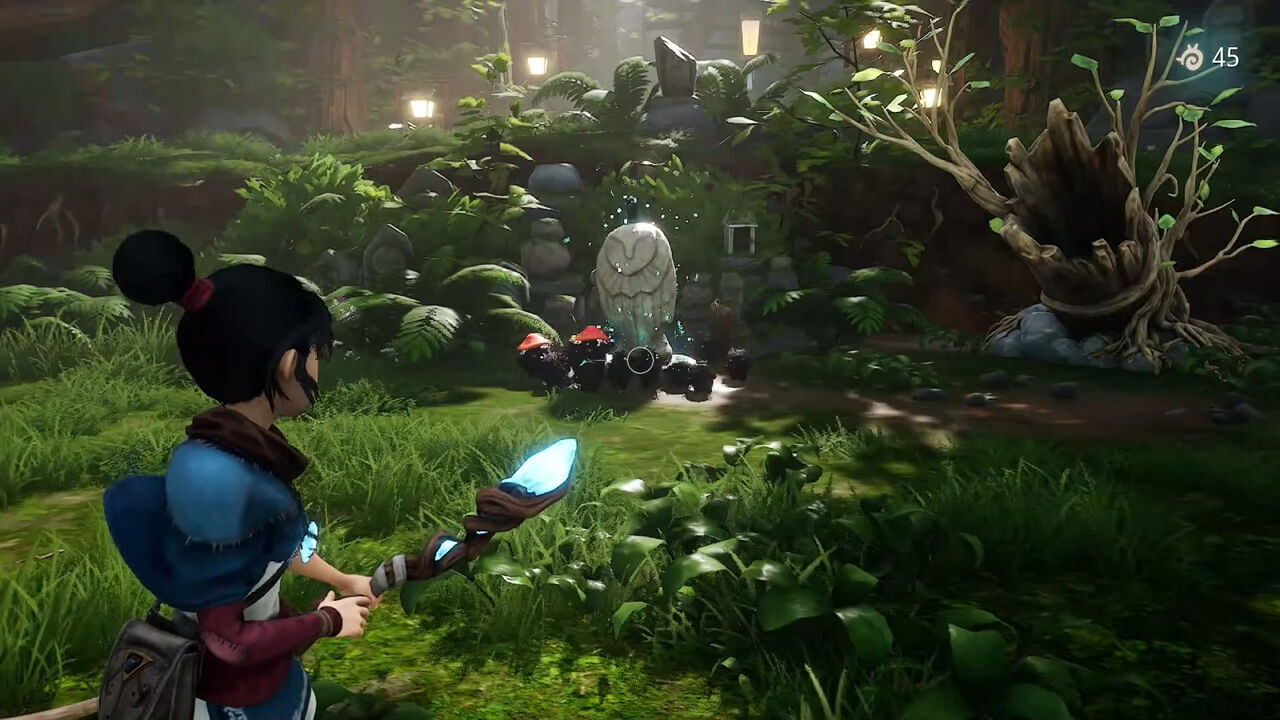Select the carved owl stone statue
Viewport: 1280px width, 720px height.
635,275
